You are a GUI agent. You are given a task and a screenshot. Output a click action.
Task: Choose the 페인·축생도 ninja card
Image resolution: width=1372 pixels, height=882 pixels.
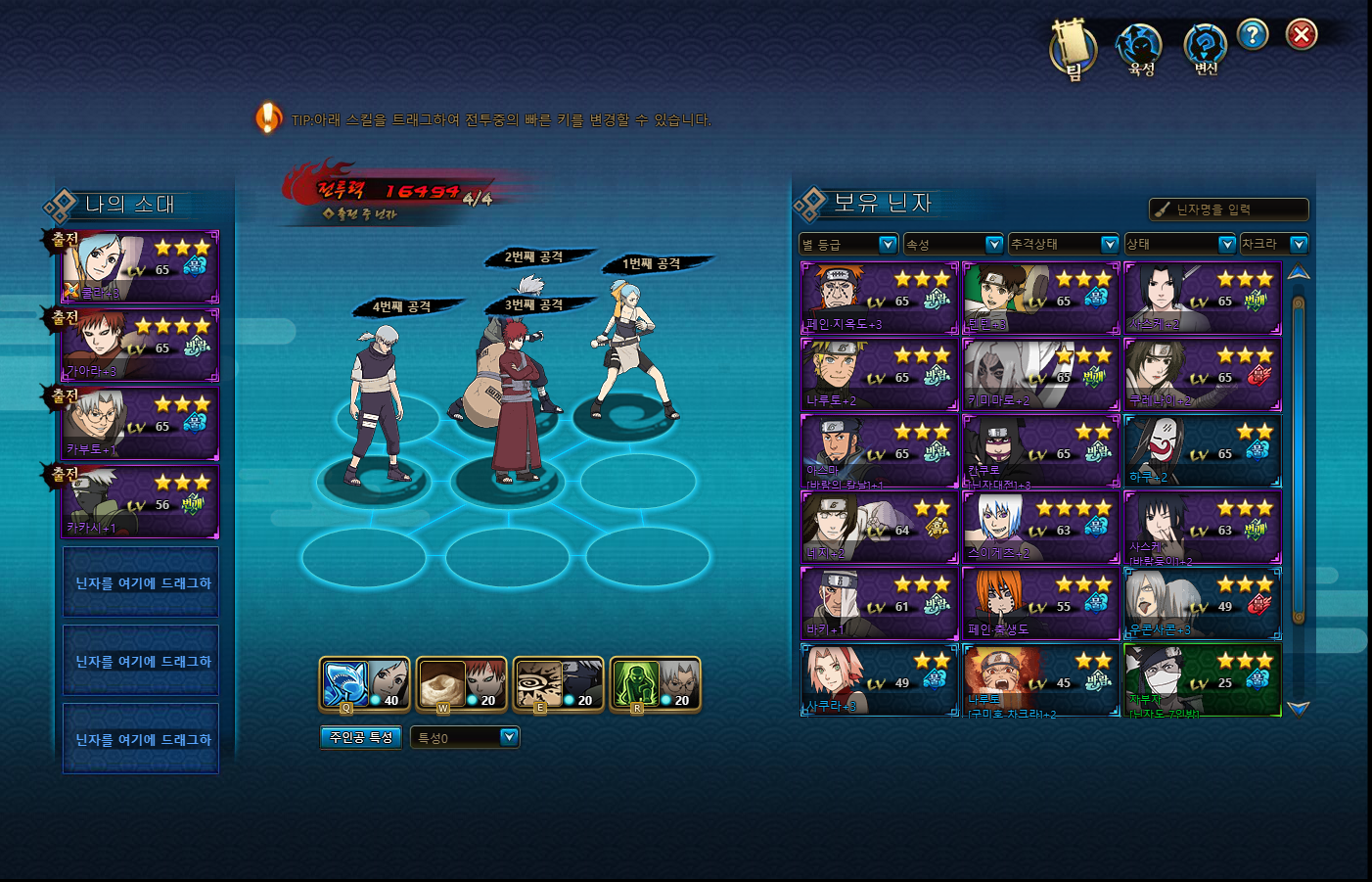1040,604
